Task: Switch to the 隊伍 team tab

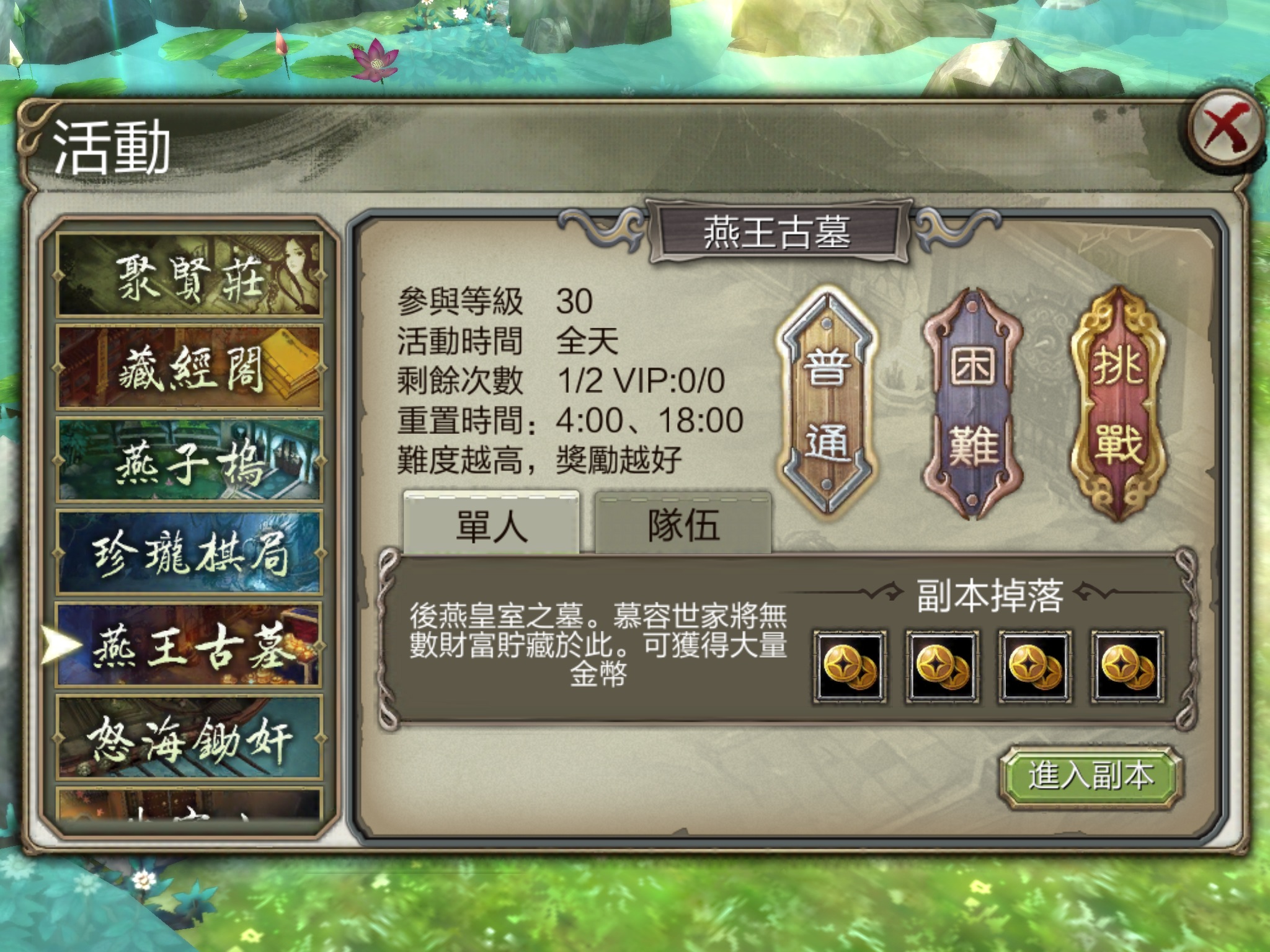Action: pos(683,524)
